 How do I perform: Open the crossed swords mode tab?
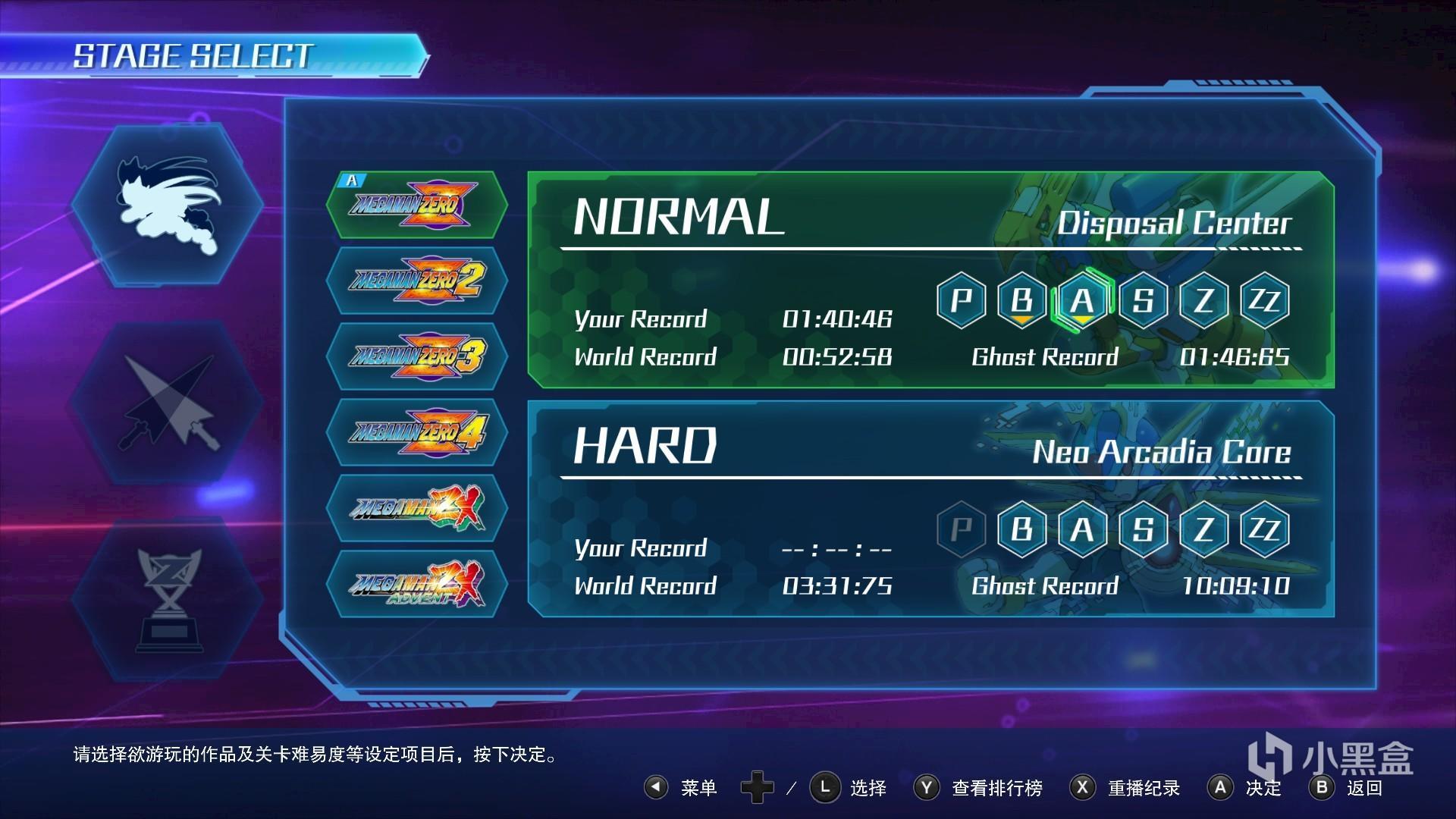168,402
